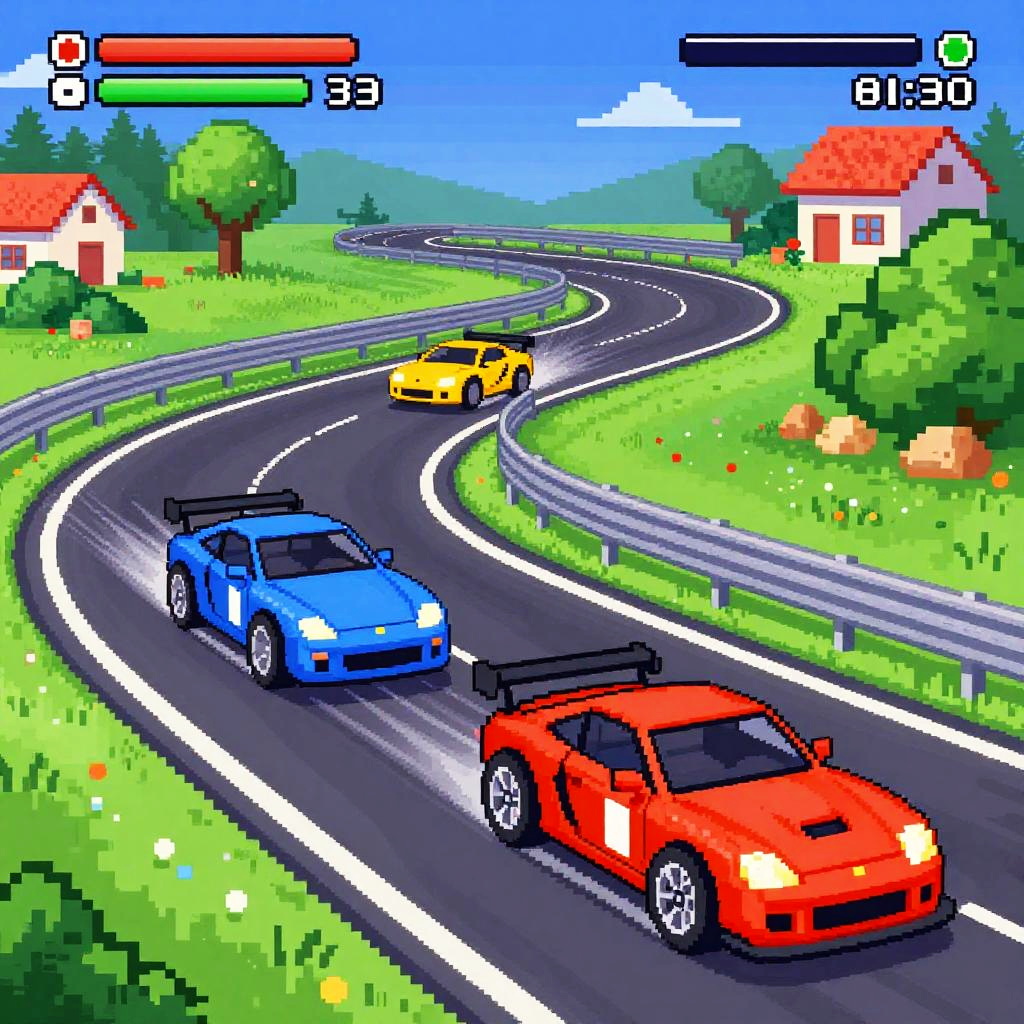1024x1024 pixels.
Task: Click the green dot icon above the timer
Action: tap(955, 50)
